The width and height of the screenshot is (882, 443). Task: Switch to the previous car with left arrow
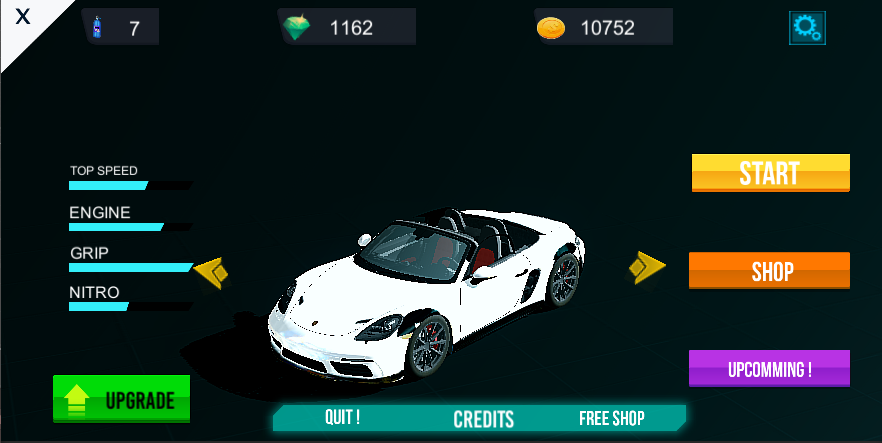click(x=212, y=271)
